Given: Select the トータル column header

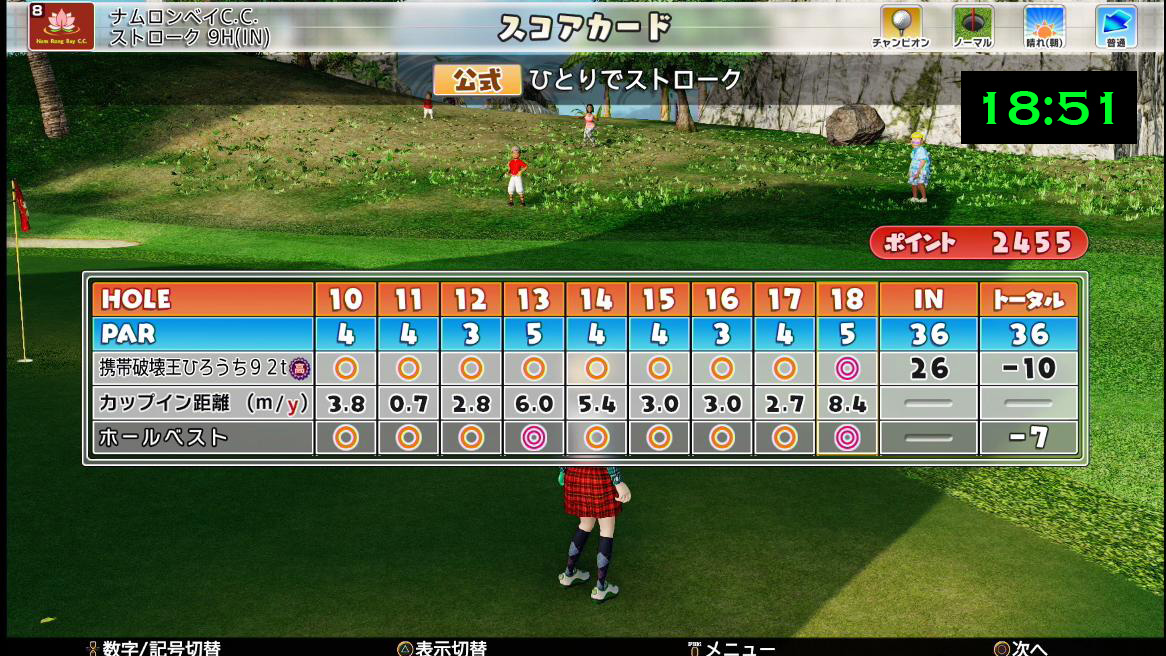Looking at the screenshot, I should pos(1029,299).
